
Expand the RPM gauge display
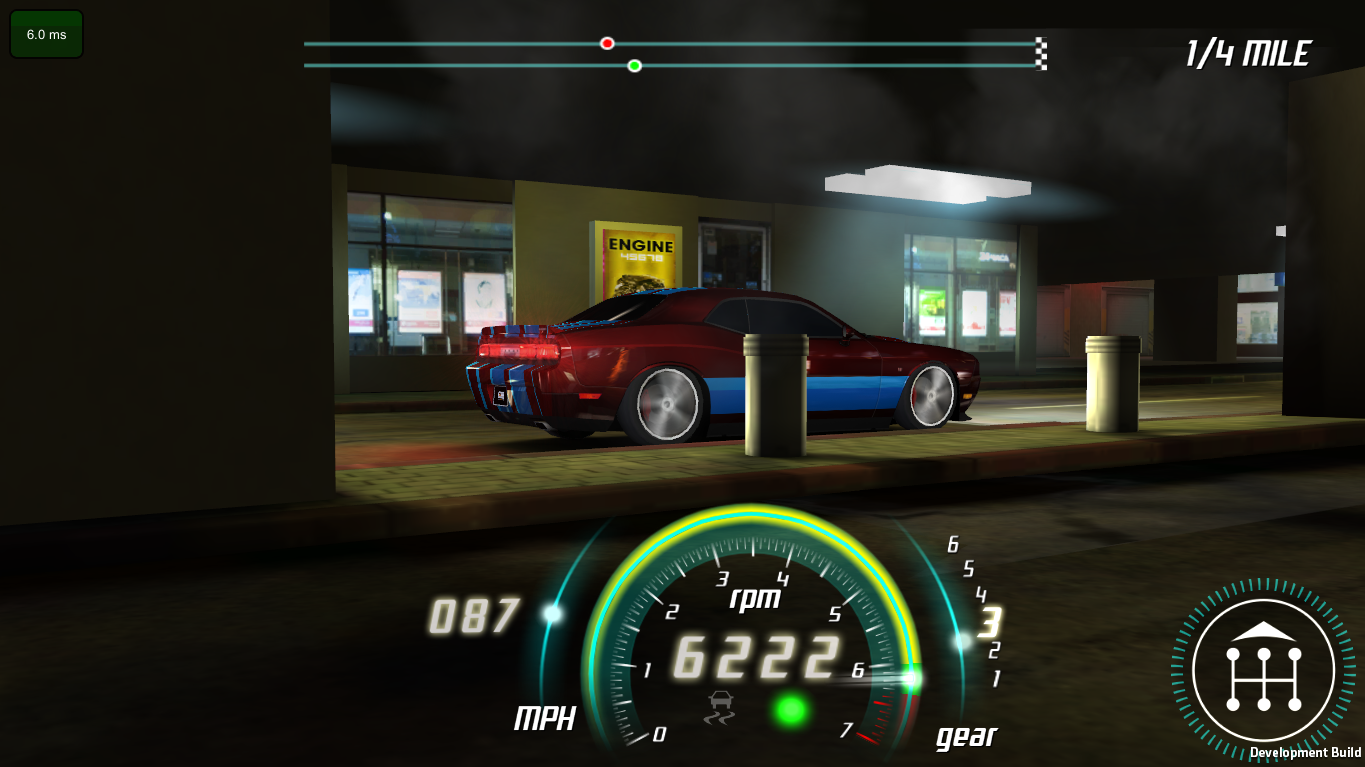click(752, 655)
